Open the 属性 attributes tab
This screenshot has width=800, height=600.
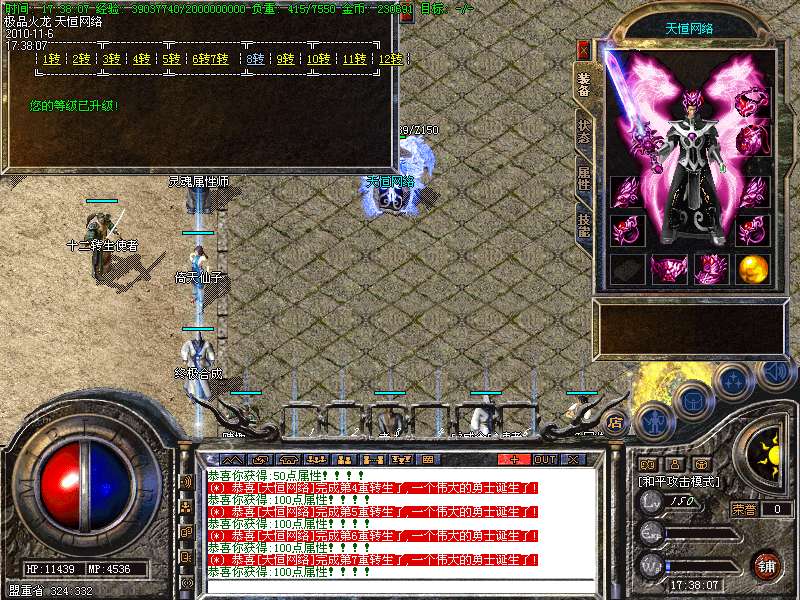584,177
